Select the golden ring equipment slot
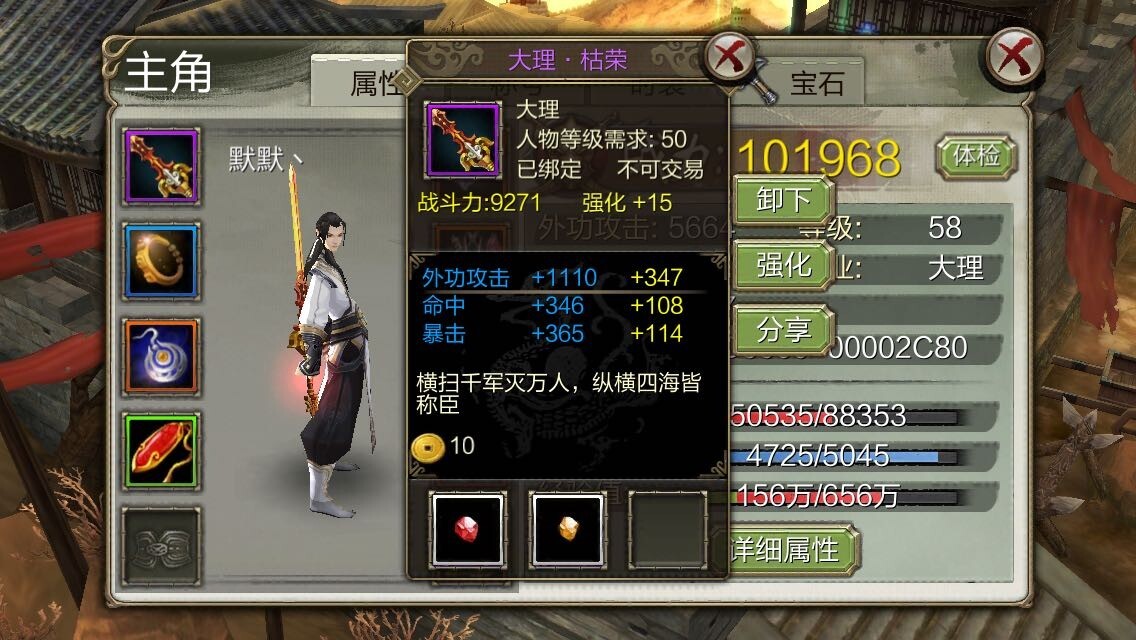Viewport: 1136px width, 640px height. point(161,261)
